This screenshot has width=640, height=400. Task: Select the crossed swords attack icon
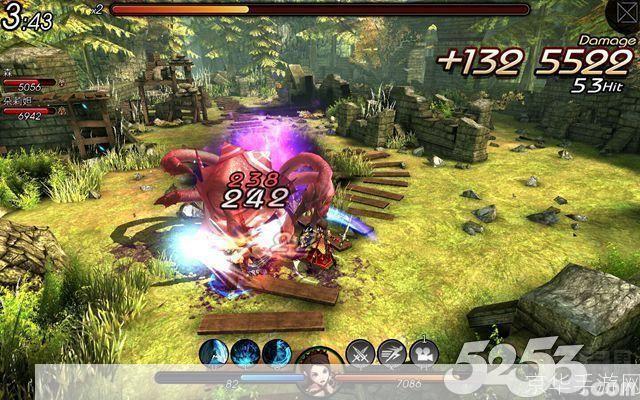click(x=359, y=352)
